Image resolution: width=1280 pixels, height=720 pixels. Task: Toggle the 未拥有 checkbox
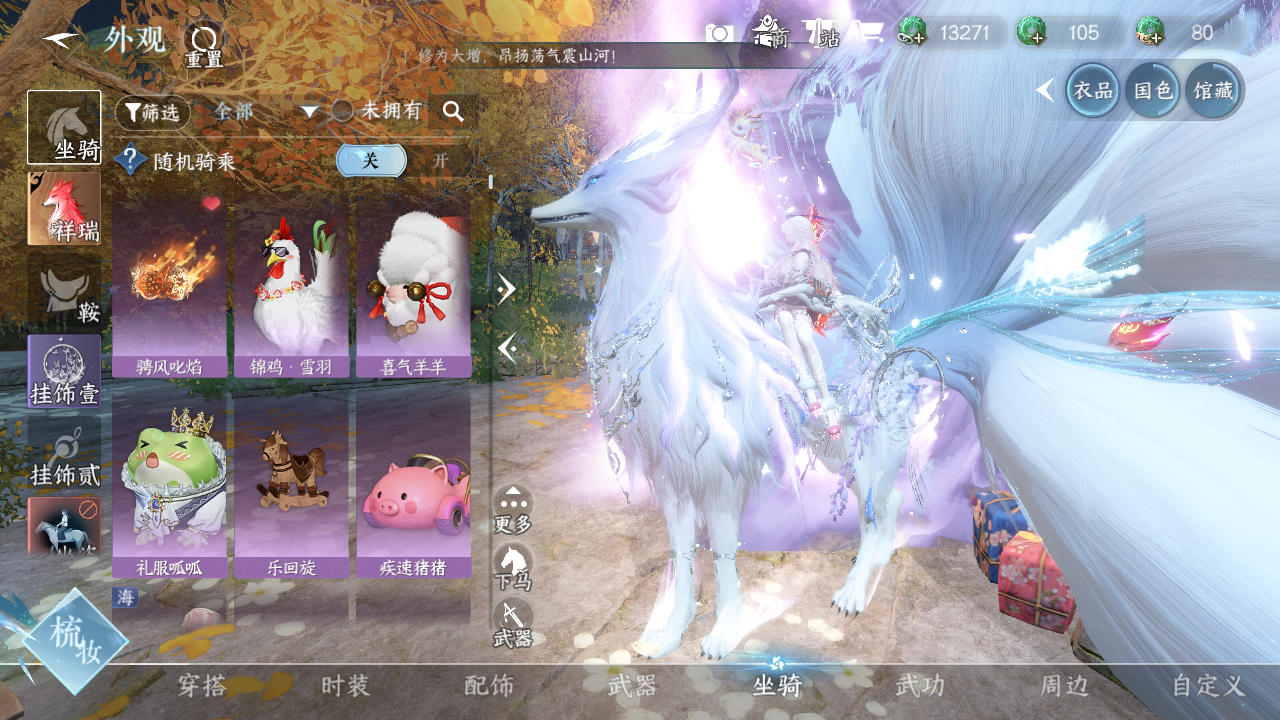(x=343, y=111)
